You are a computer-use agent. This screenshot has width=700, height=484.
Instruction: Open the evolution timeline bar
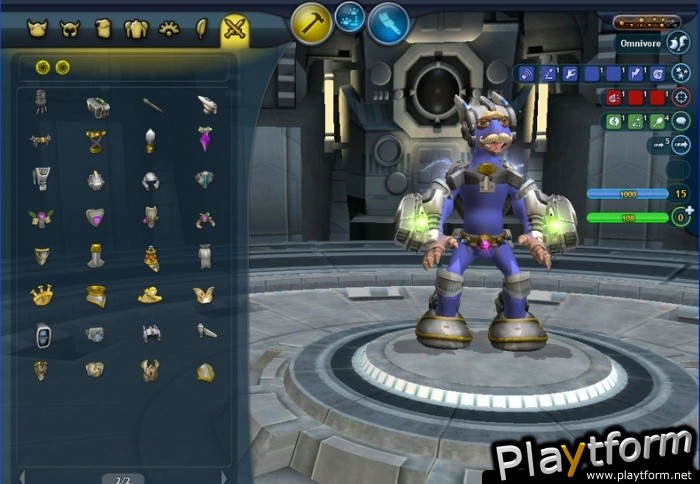coord(646,22)
